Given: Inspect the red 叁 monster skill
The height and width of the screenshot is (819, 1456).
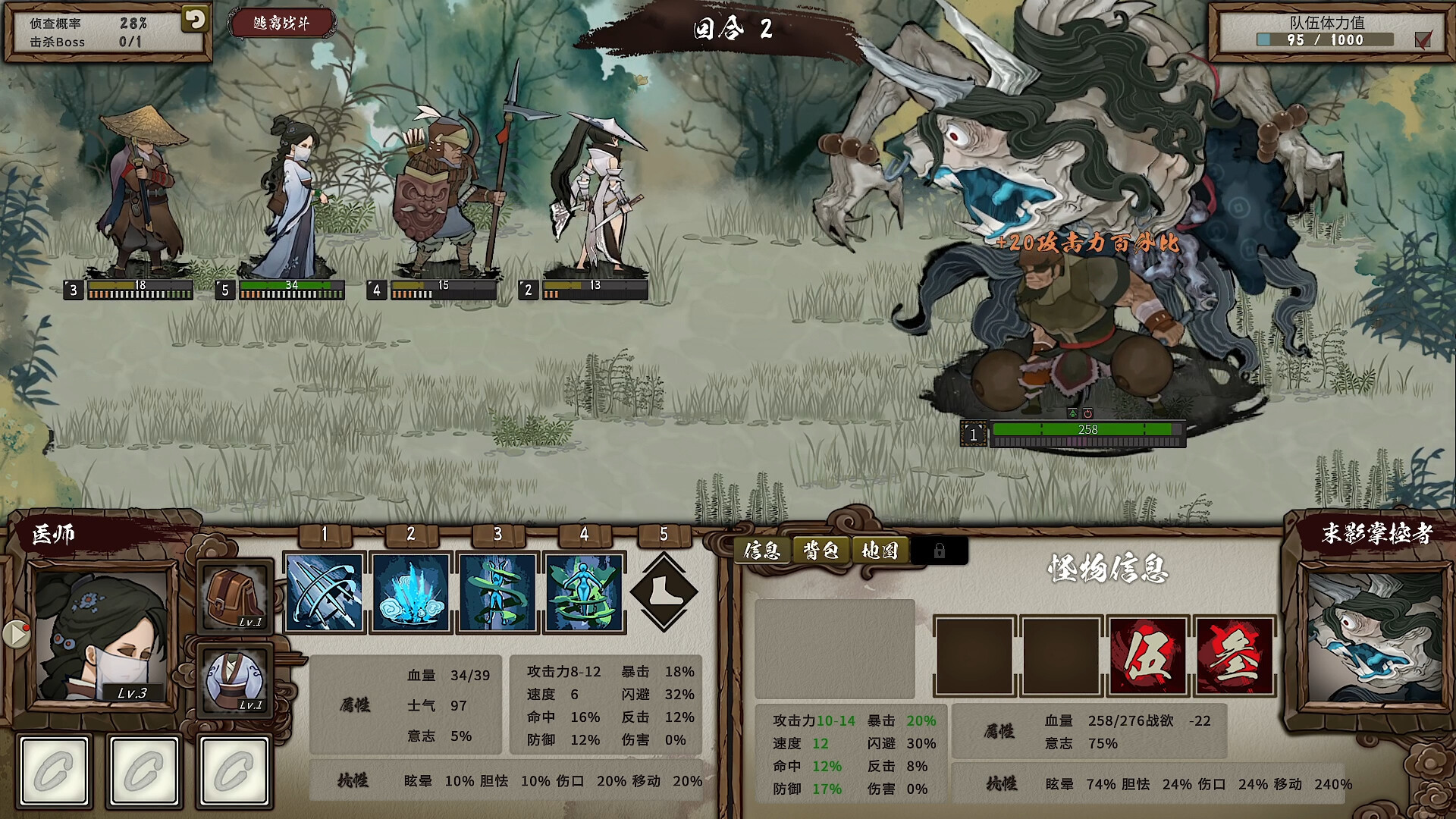Looking at the screenshot, I should coord(1235,657).
